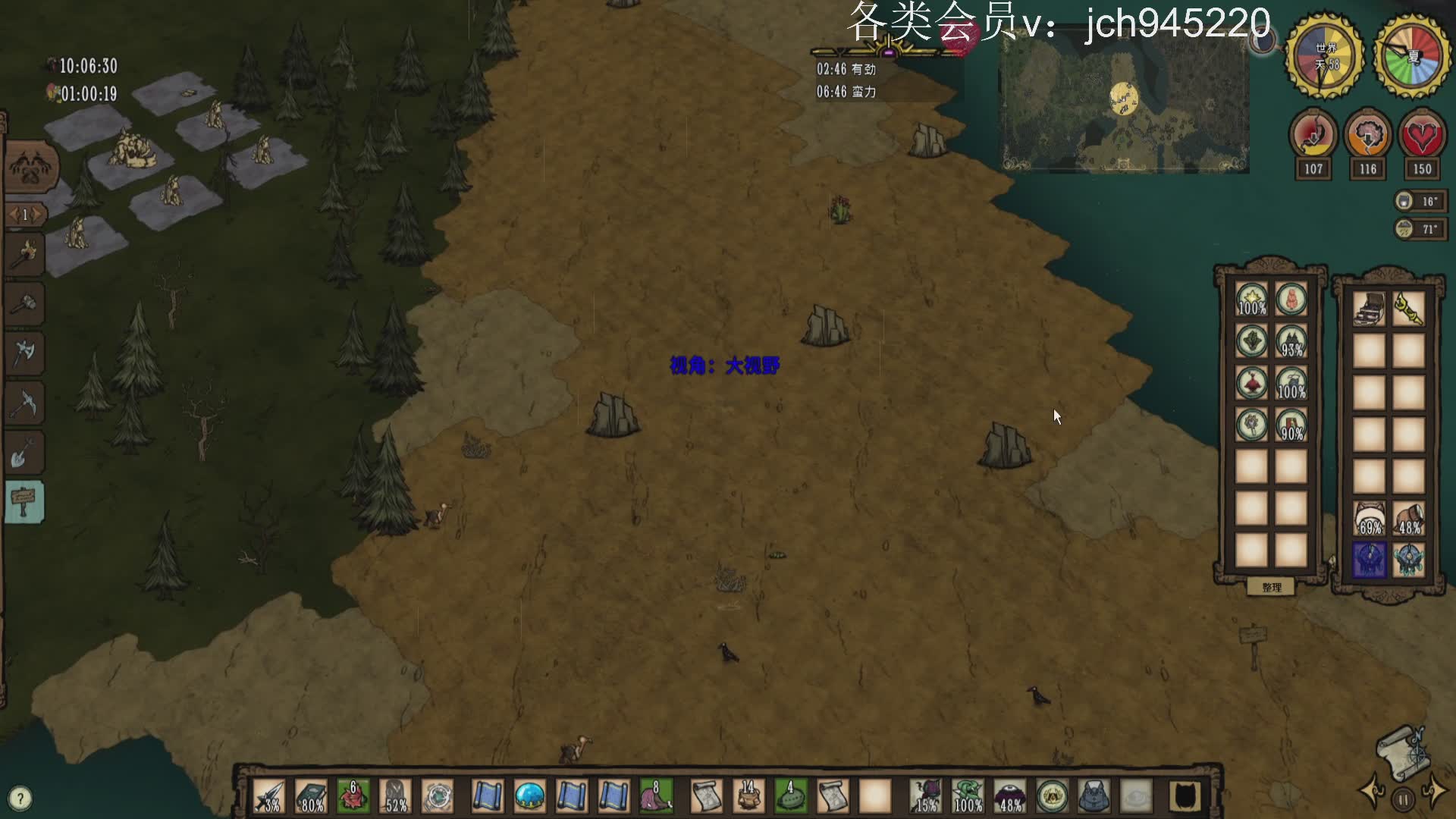
Task: Select the treasure chest item slot
Action: point(1370,309)
